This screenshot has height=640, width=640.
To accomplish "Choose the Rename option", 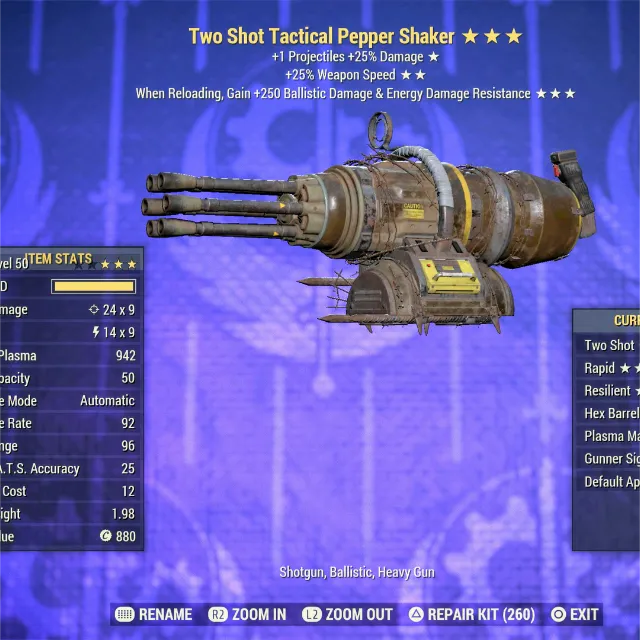I will coord(154,614).
